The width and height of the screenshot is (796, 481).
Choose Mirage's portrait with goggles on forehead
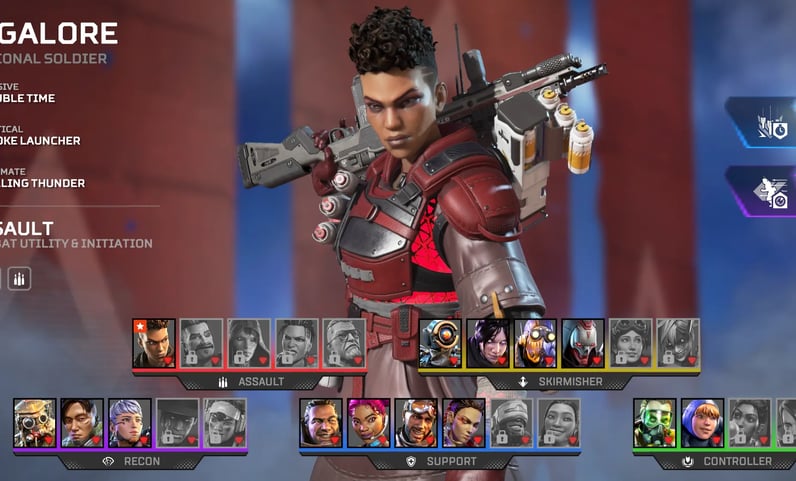point(416,423)
